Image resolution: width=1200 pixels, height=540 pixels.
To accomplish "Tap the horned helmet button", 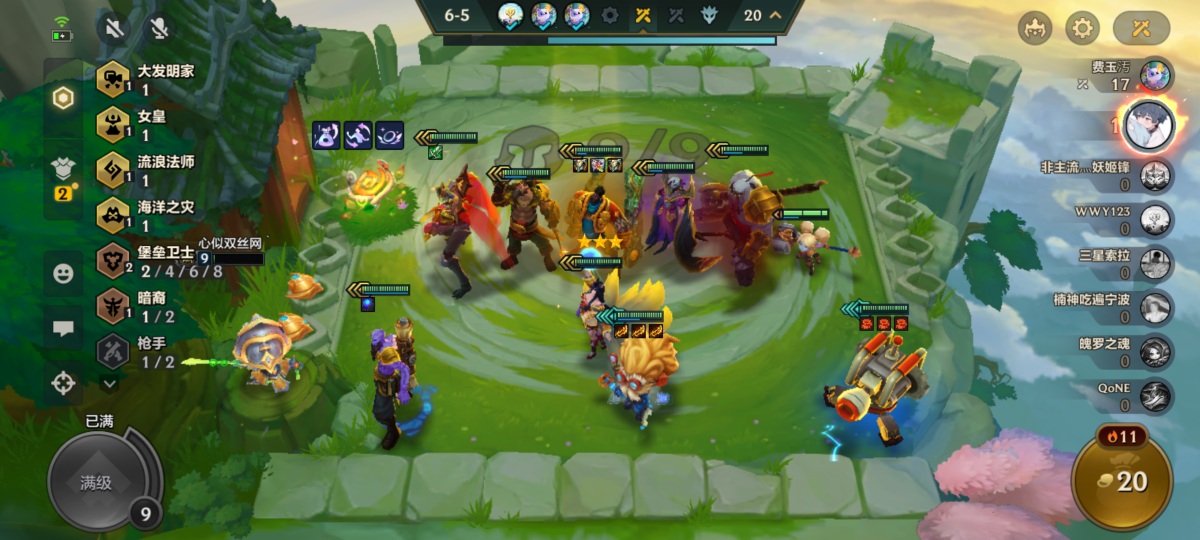I will (x=1035, y=28).
